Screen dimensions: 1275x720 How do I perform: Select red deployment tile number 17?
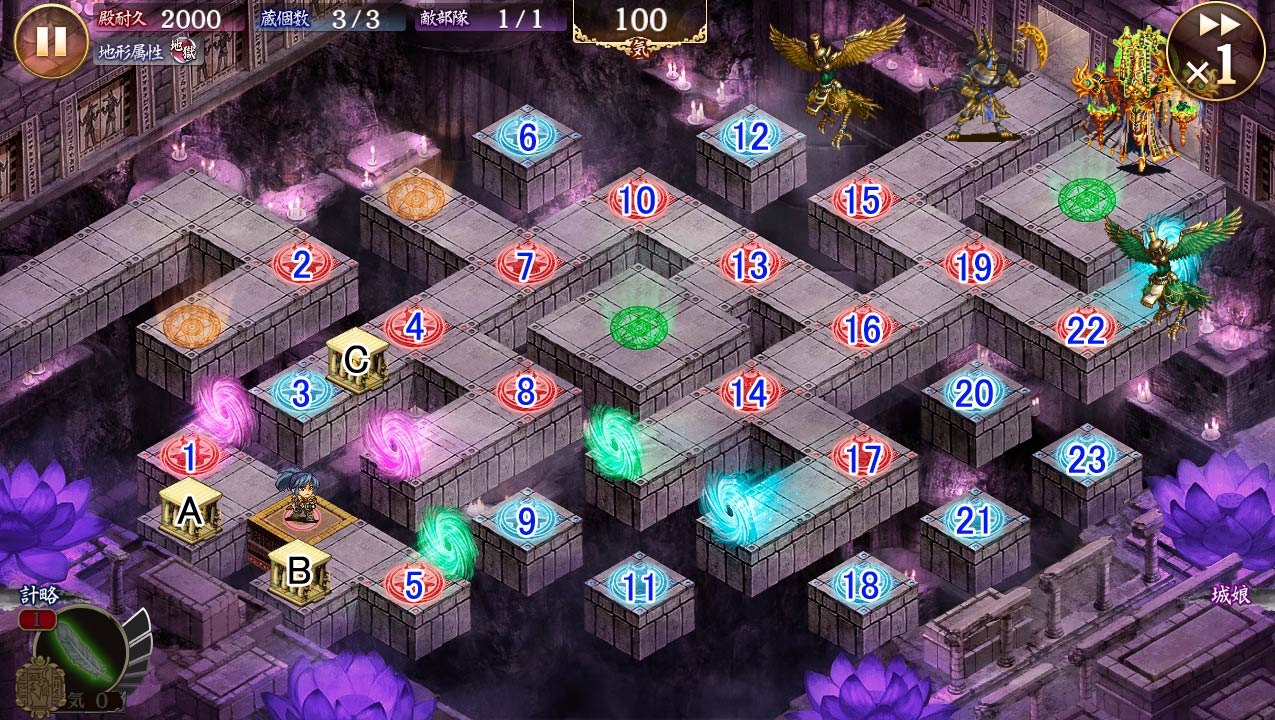pyautogui.click(x=862, y=457)
